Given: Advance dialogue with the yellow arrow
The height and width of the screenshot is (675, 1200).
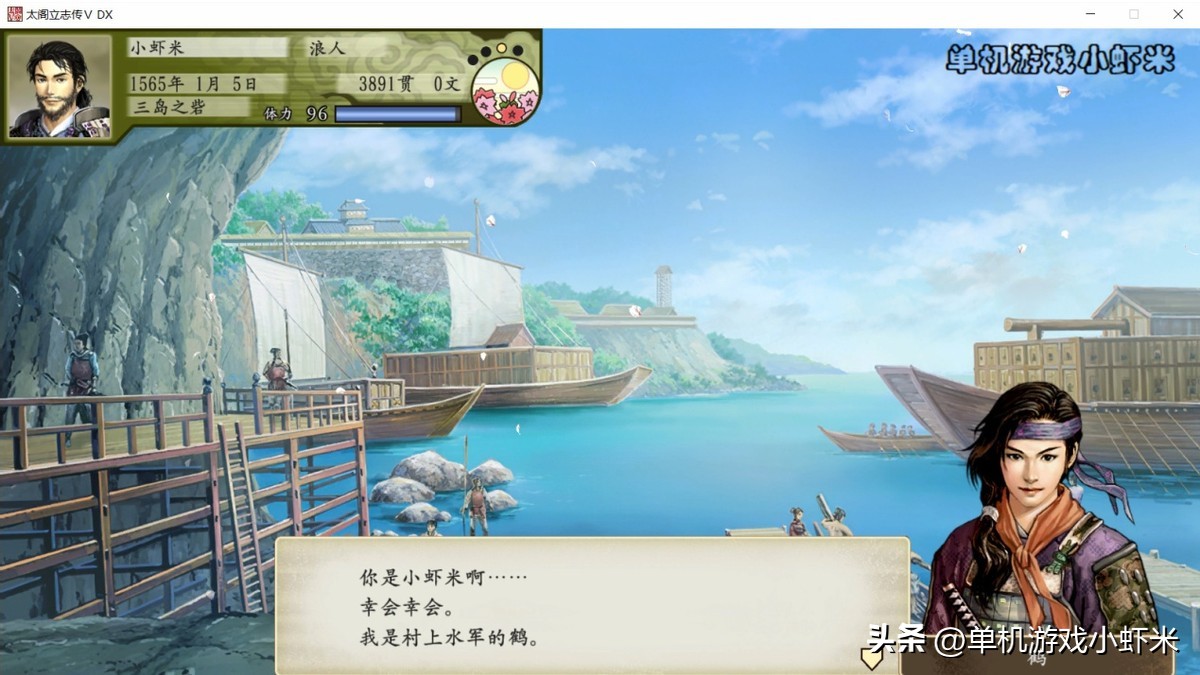Looking at the screenshot, I should (x=871, y=658).
